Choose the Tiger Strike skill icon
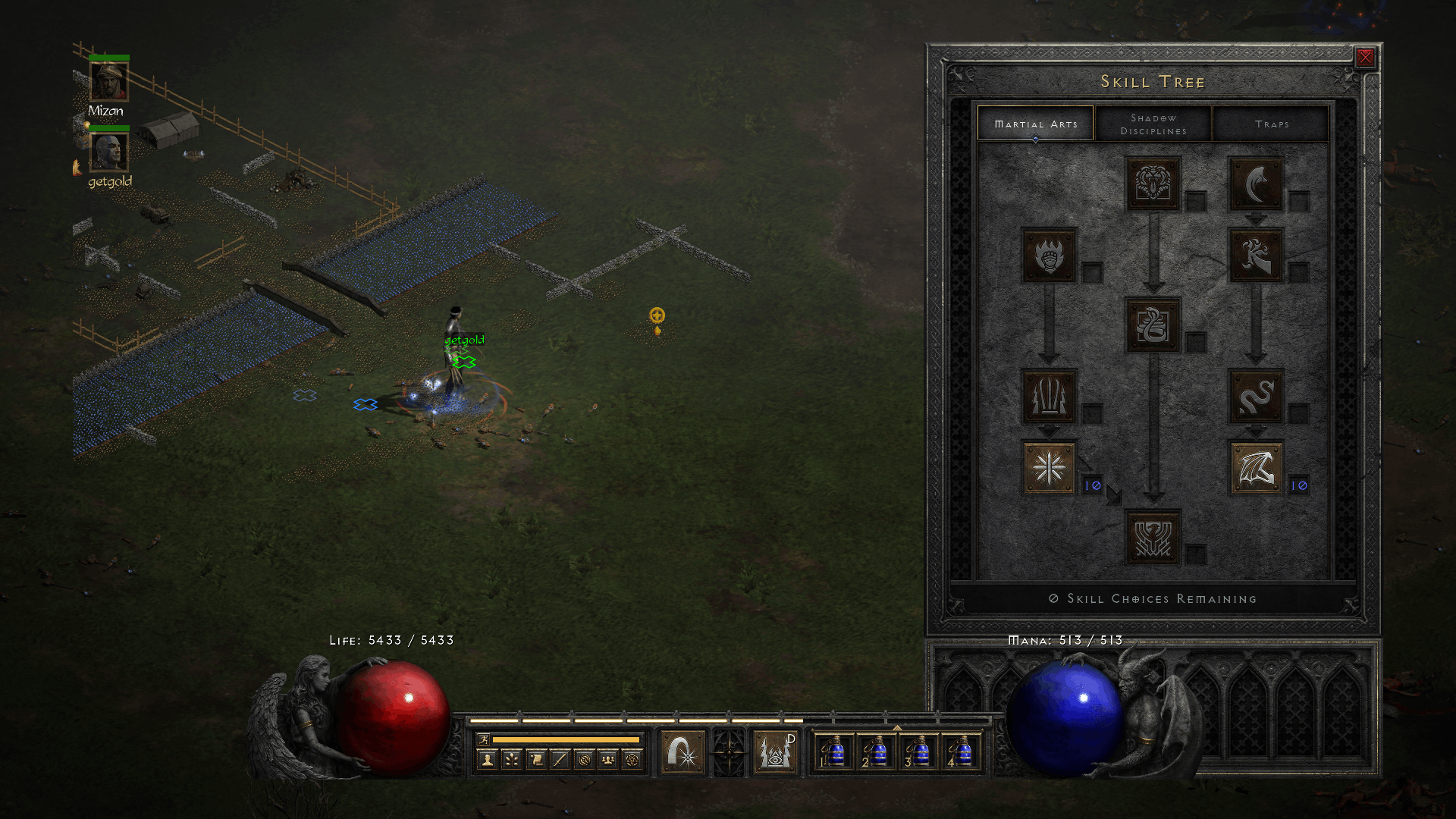 [1153, 184]
